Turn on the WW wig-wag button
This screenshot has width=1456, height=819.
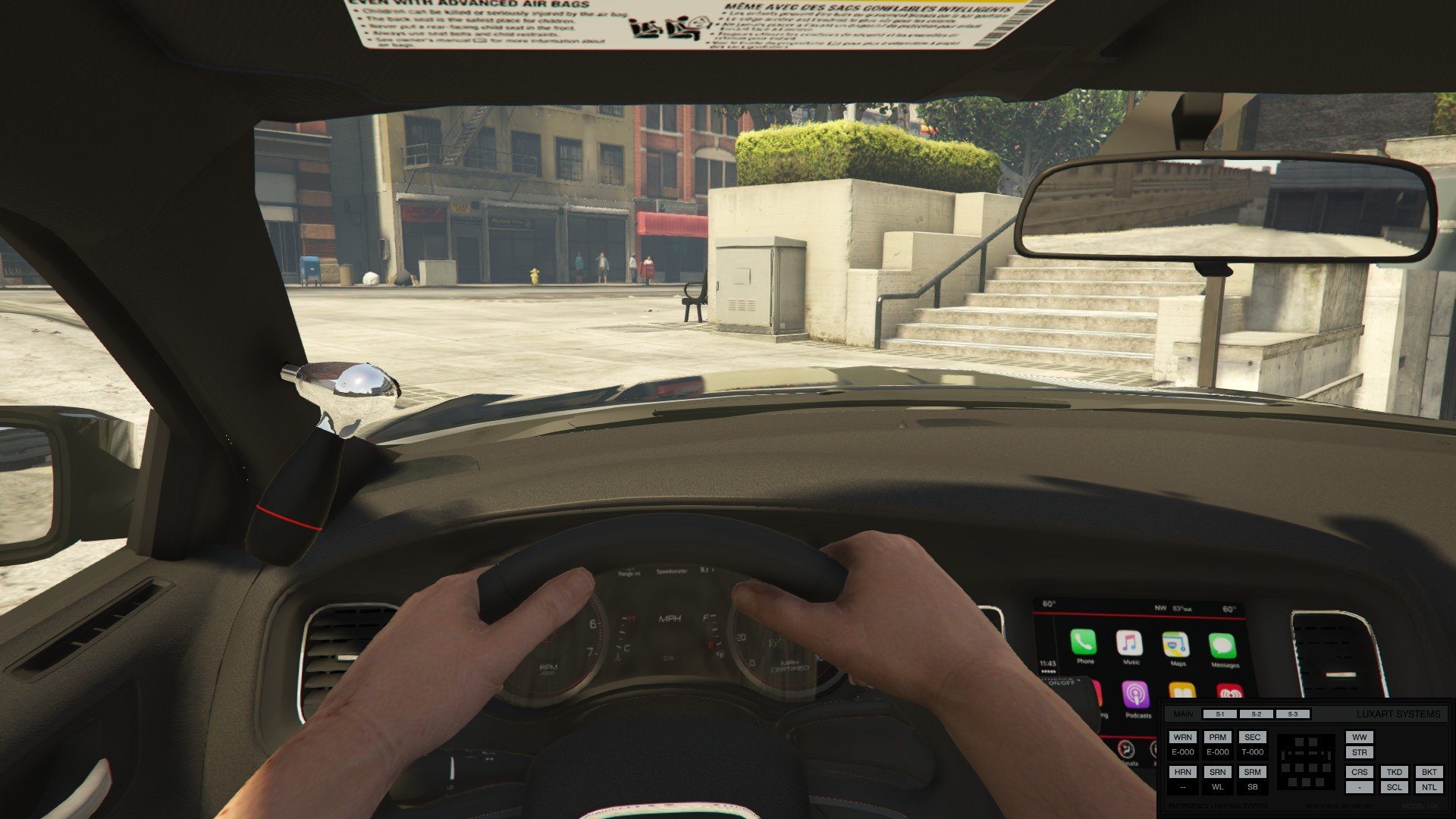[1359, 737]
